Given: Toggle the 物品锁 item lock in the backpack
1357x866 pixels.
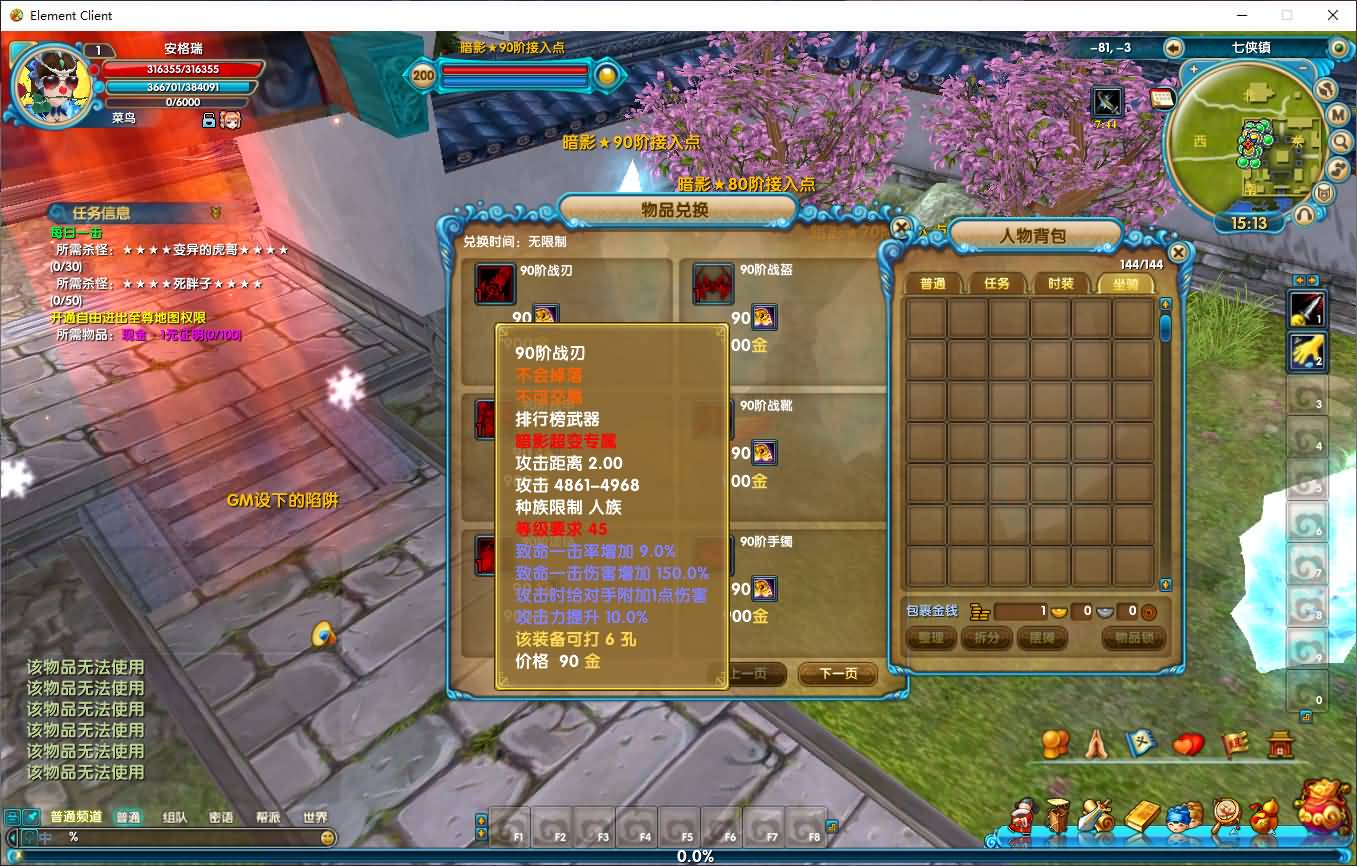Looking at the screenshot, I should click(1133, 638).
